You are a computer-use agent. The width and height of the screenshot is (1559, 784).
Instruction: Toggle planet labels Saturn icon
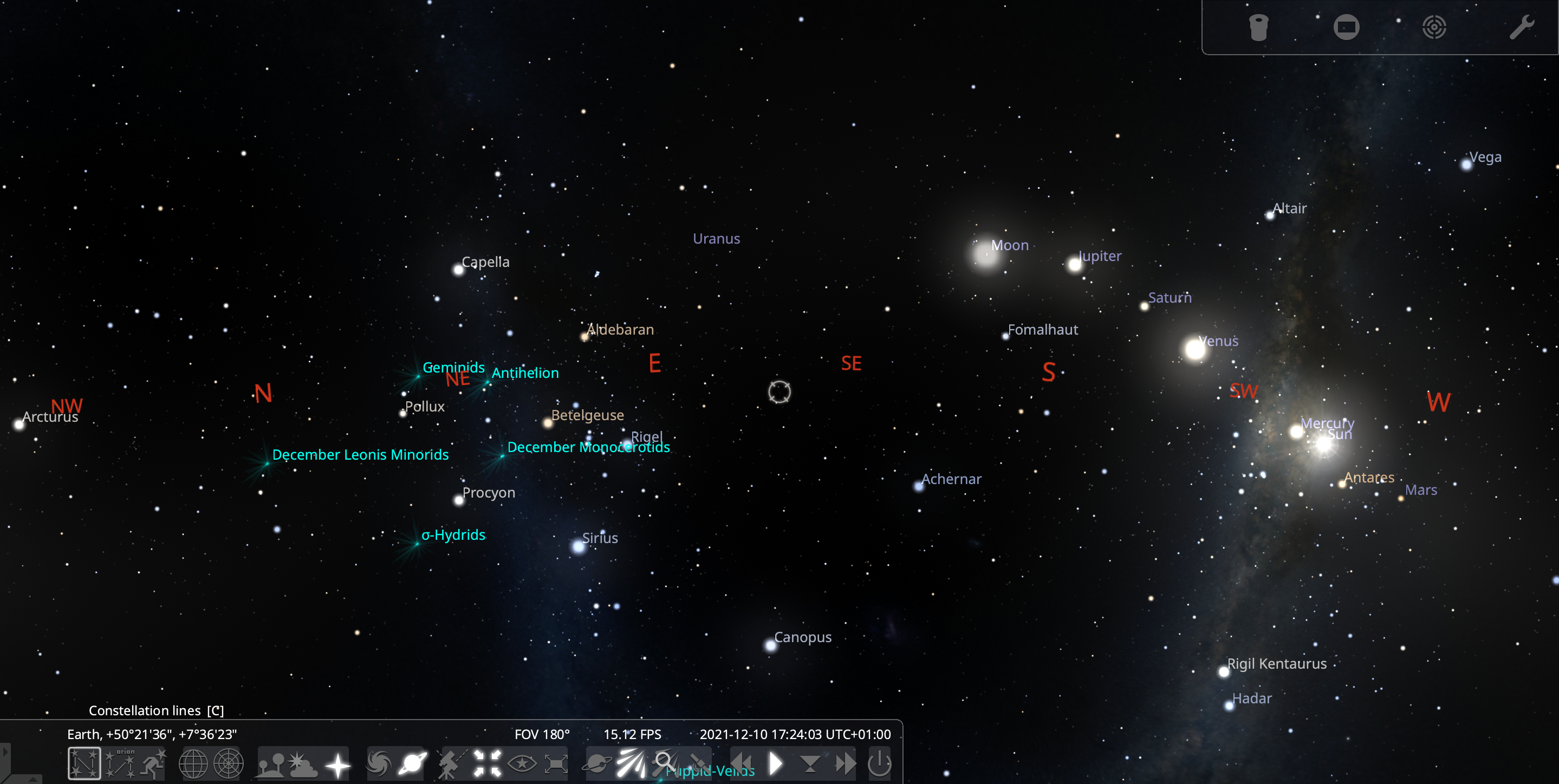click(413, 763)
